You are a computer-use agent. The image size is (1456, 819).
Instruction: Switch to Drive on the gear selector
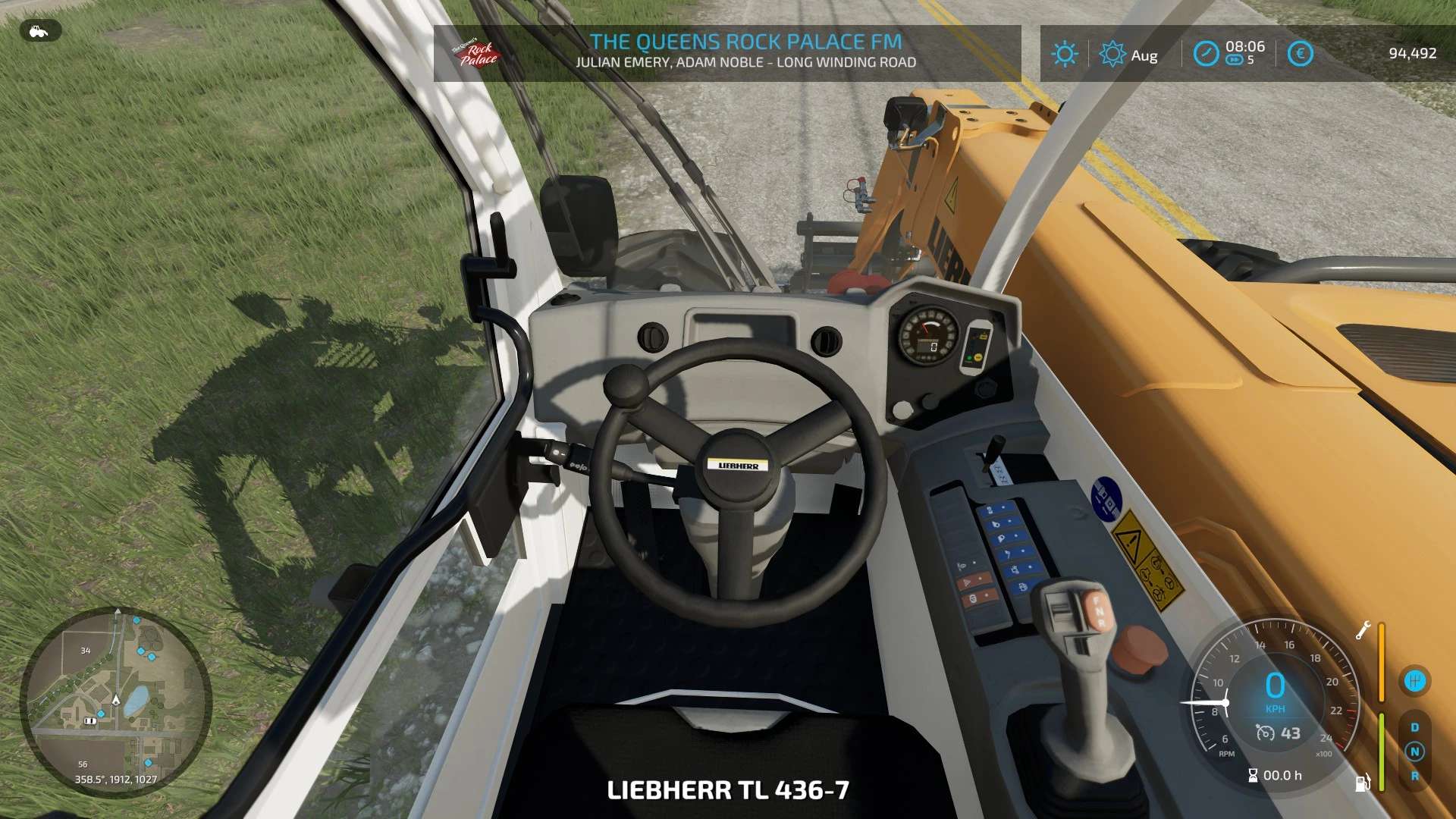(1414, 727)
